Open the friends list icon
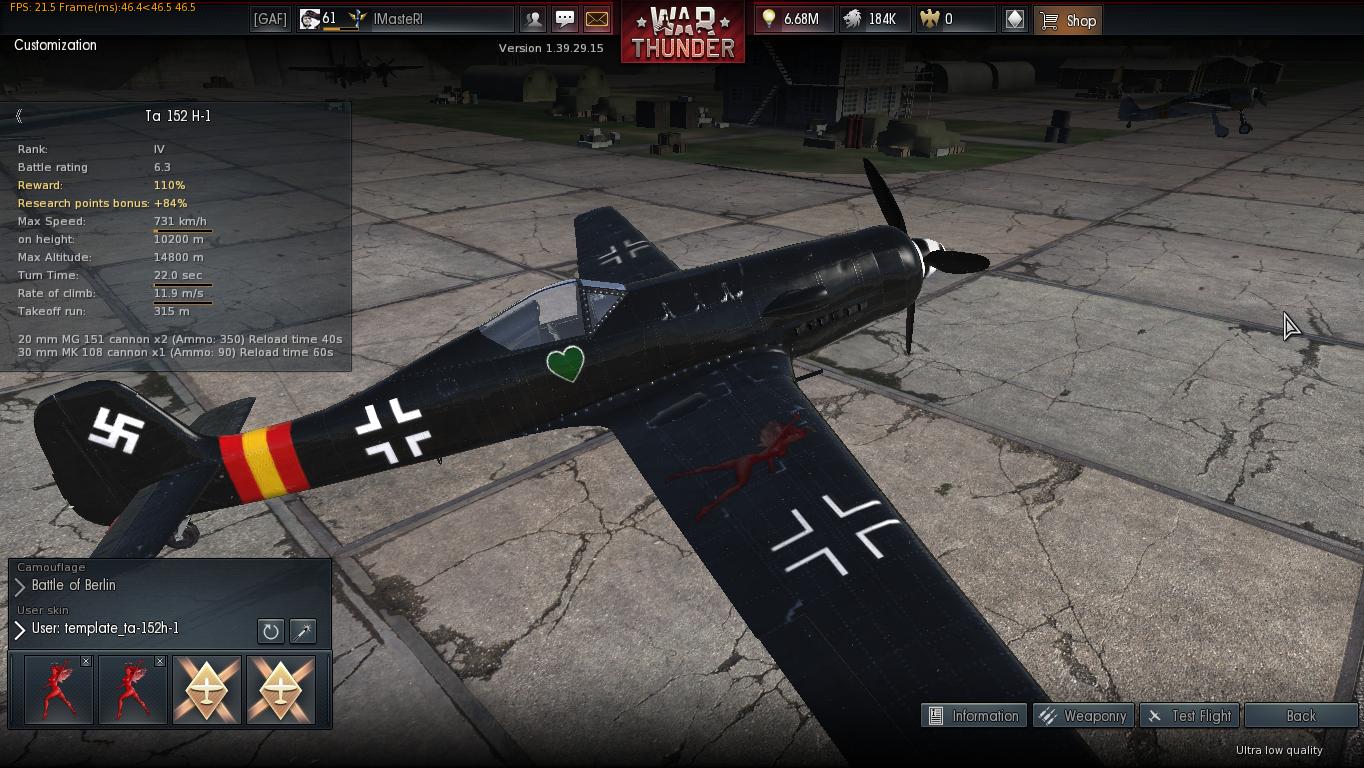 tap(534, 19)
